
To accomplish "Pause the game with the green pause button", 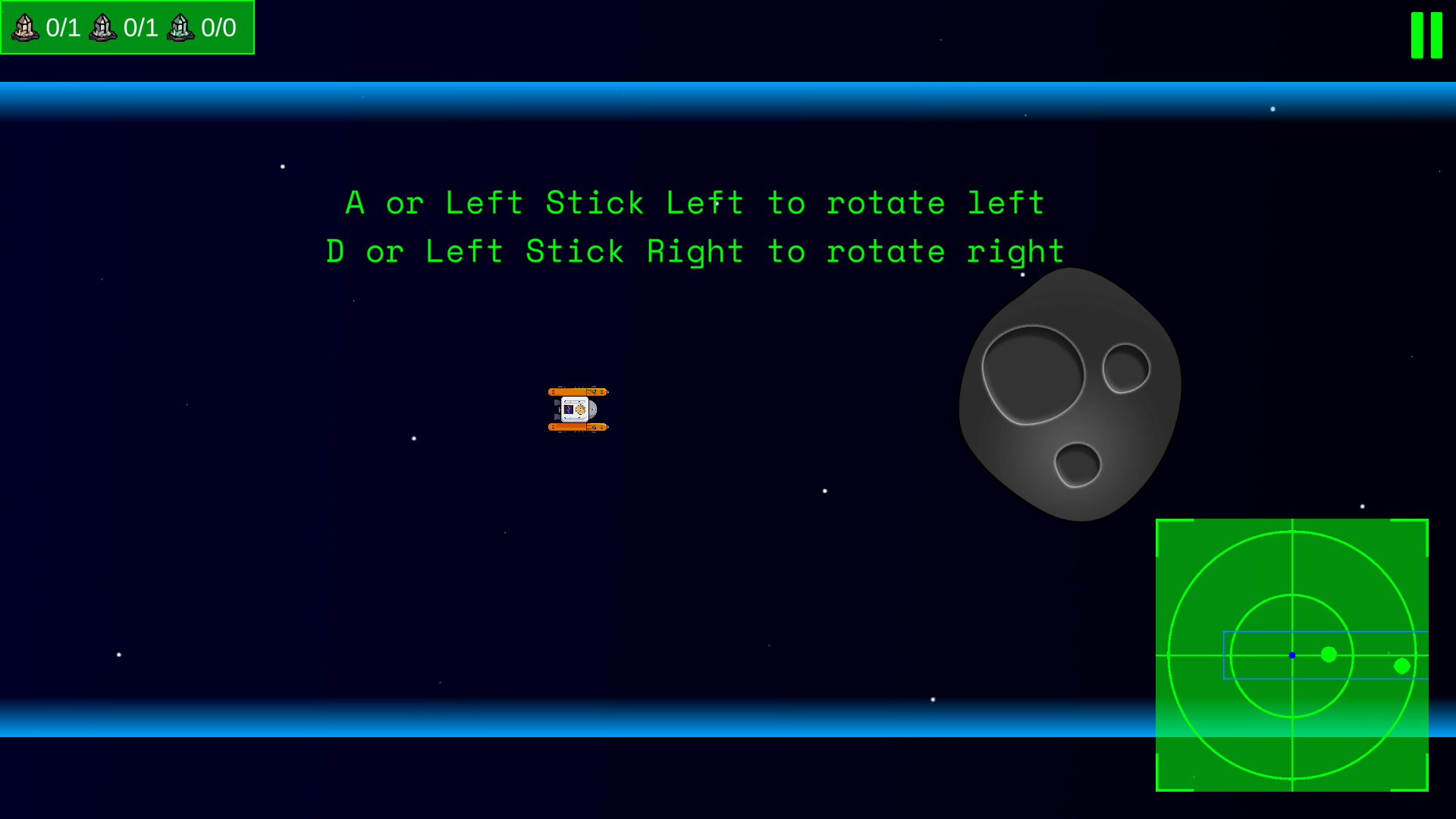I will (1426, 35).
